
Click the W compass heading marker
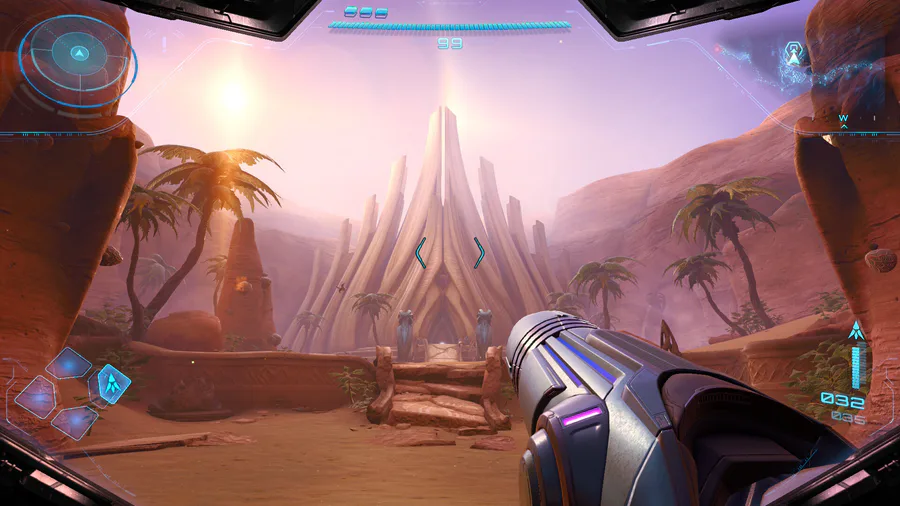point(843,118)
